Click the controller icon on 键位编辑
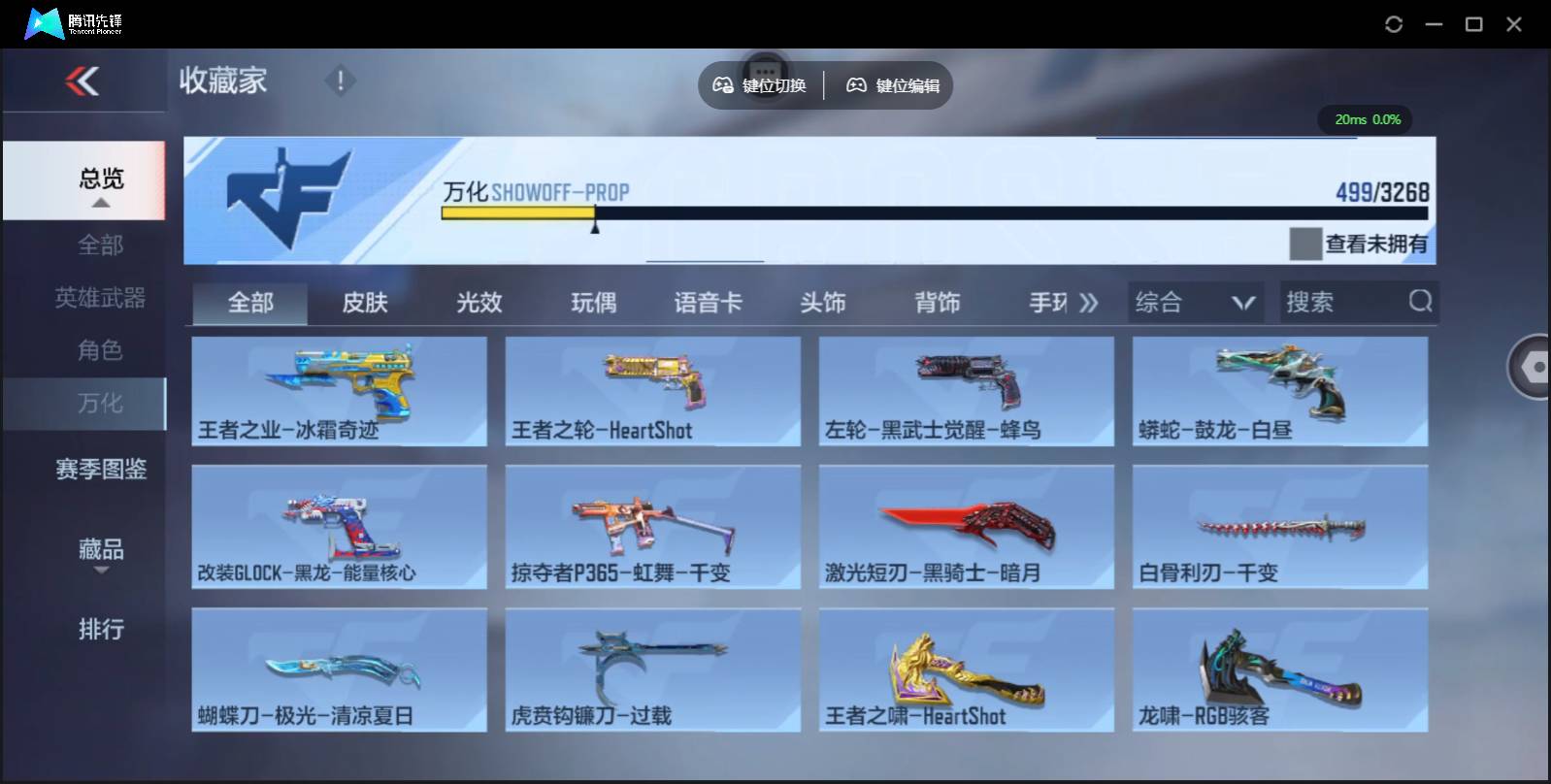1551x784 pixels. [x=855, y=85]
